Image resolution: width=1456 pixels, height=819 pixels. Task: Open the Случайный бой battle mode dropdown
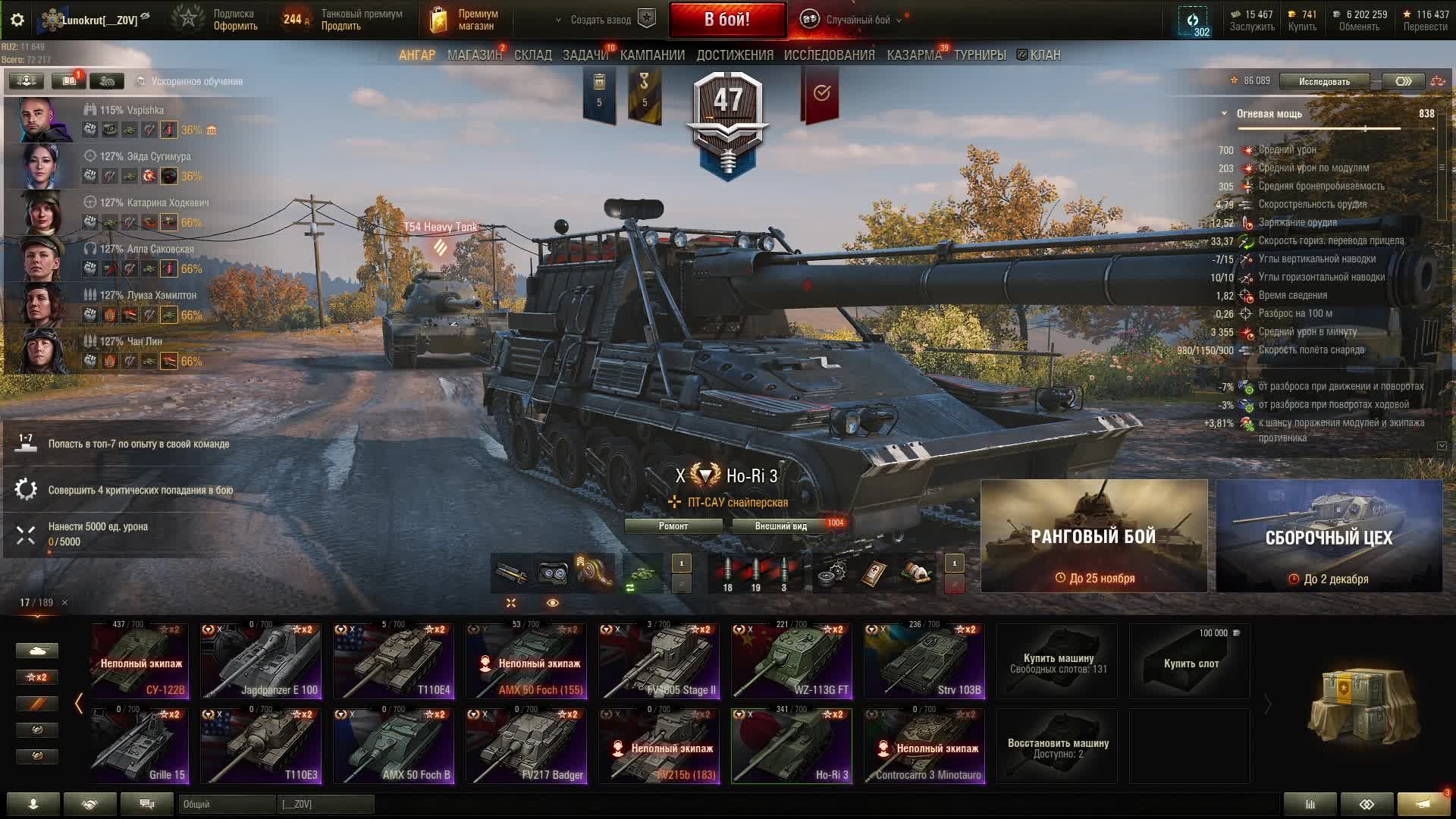[857, 20]
